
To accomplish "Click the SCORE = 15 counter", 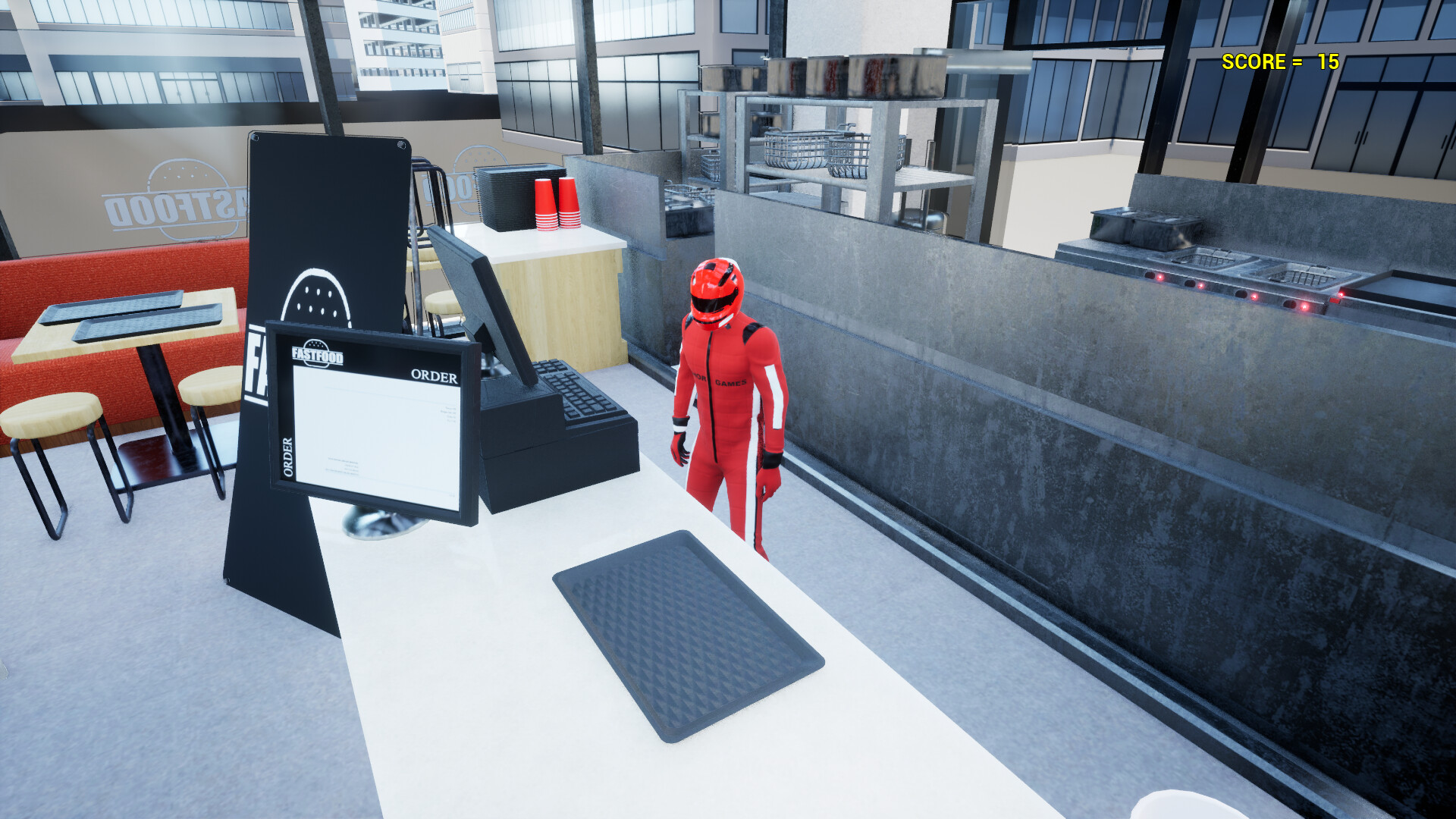I will (1280, 63).
